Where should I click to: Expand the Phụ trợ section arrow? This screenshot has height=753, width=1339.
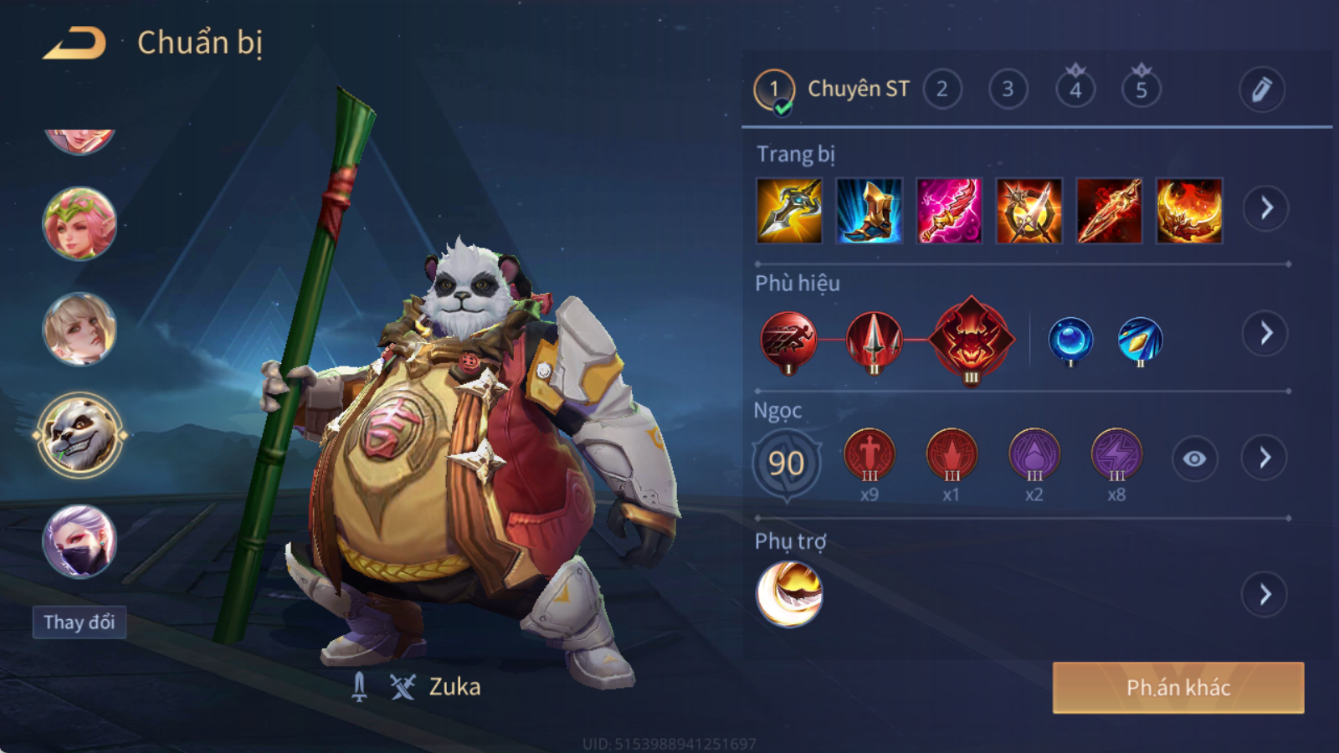click(x=1265, y=595)
